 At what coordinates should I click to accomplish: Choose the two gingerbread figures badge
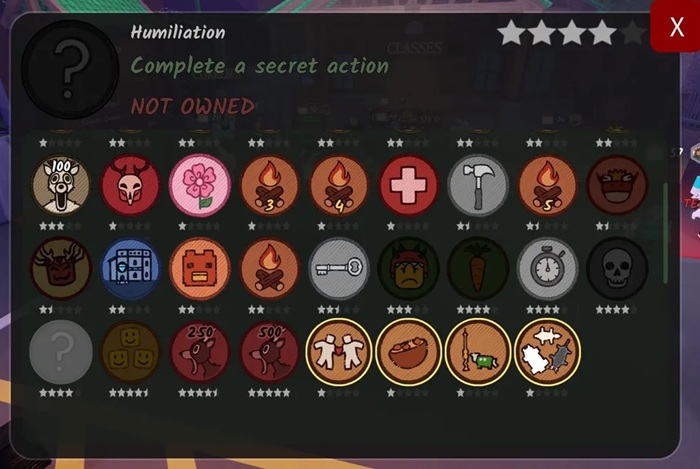339,352
